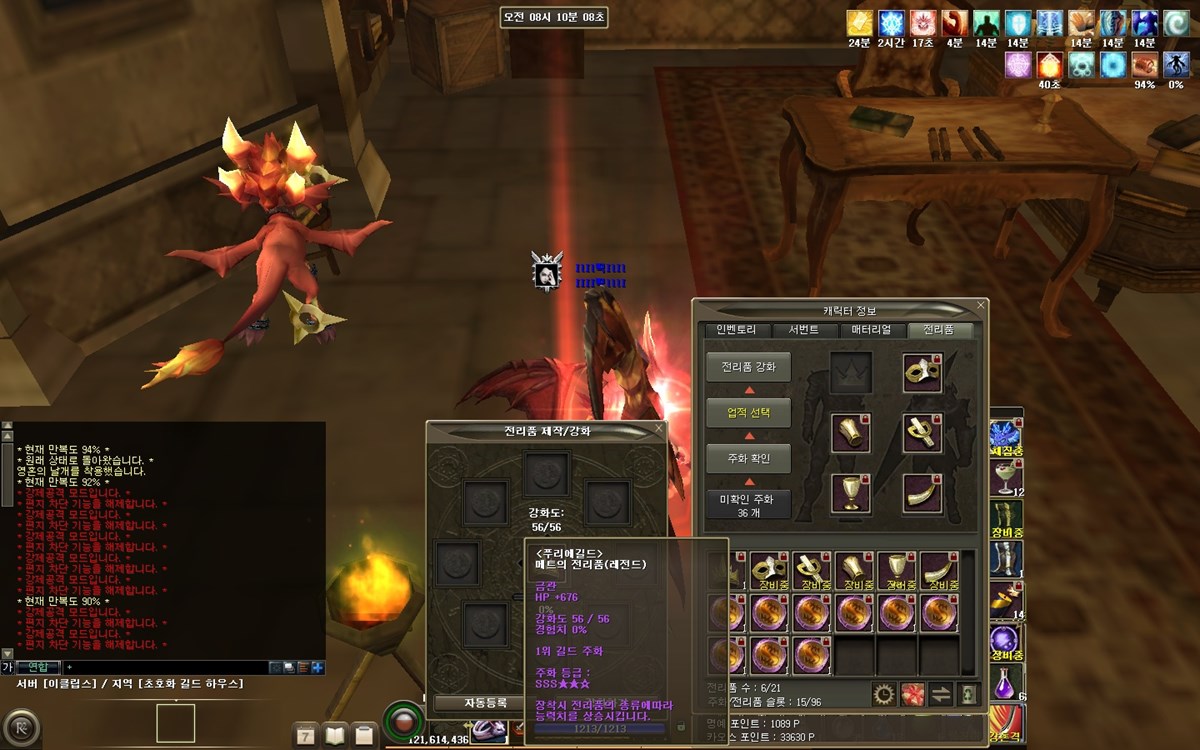
Task: Close the 캐릭터 정보 window
Action: point(981,305)
